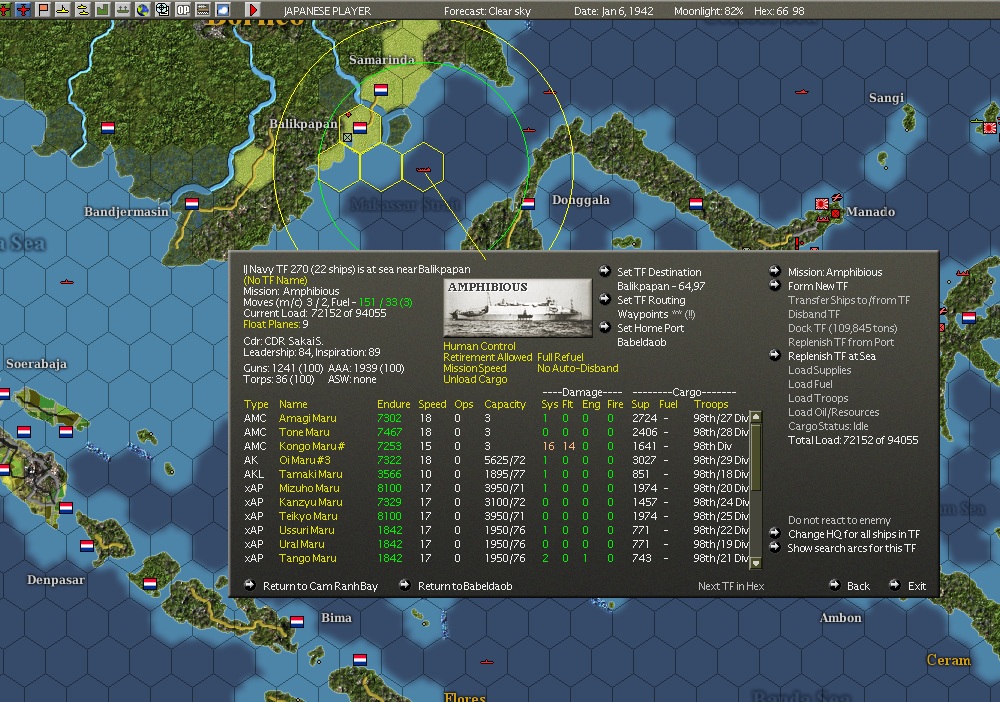The width and height of the screenshot is (1000, 702).
Task: Open Kongo Maru# ship details
Action: pyautogui.click(x=312, y=446)
